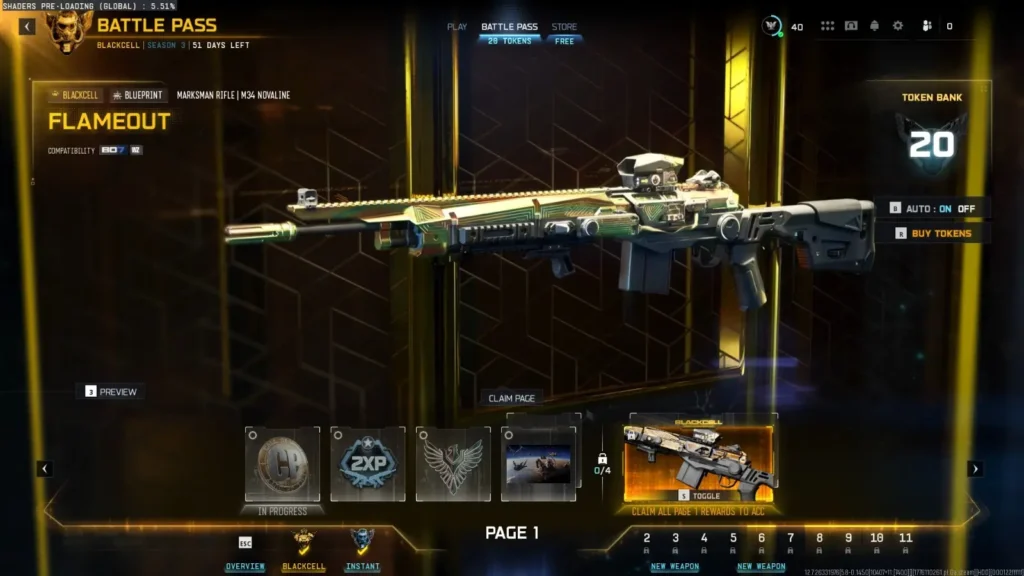The height and width of the screenshot is (576, 1024).
Task: Select the 2XP token reward tile
Action: 368,464
